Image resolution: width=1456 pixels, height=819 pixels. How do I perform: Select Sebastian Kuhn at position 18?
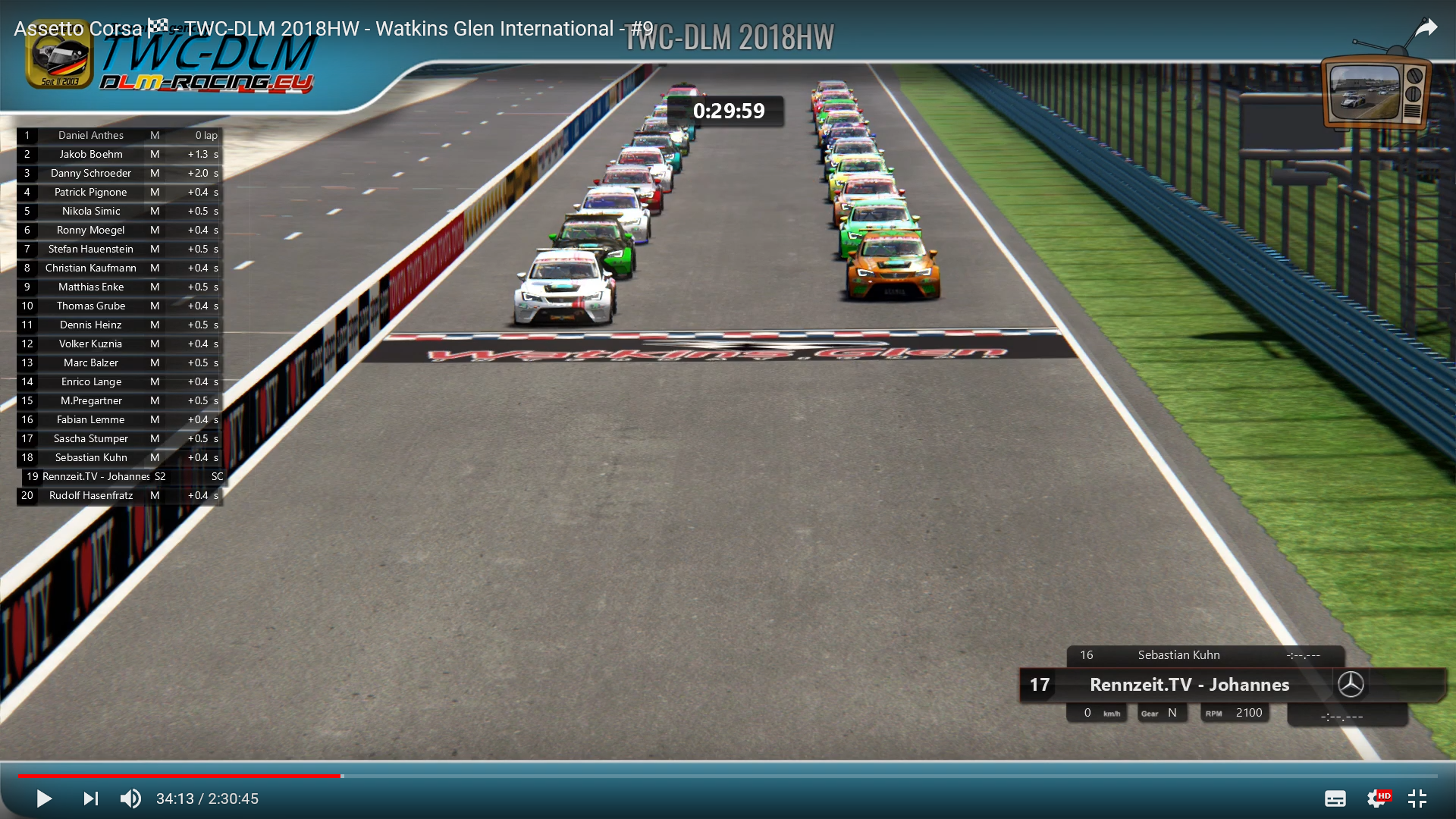coord(91,458)
